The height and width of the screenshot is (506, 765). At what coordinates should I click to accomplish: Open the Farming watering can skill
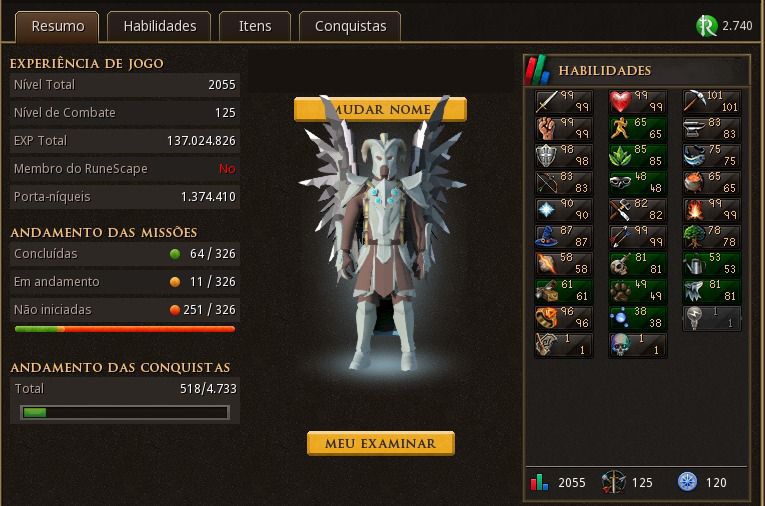click(711, 264)
